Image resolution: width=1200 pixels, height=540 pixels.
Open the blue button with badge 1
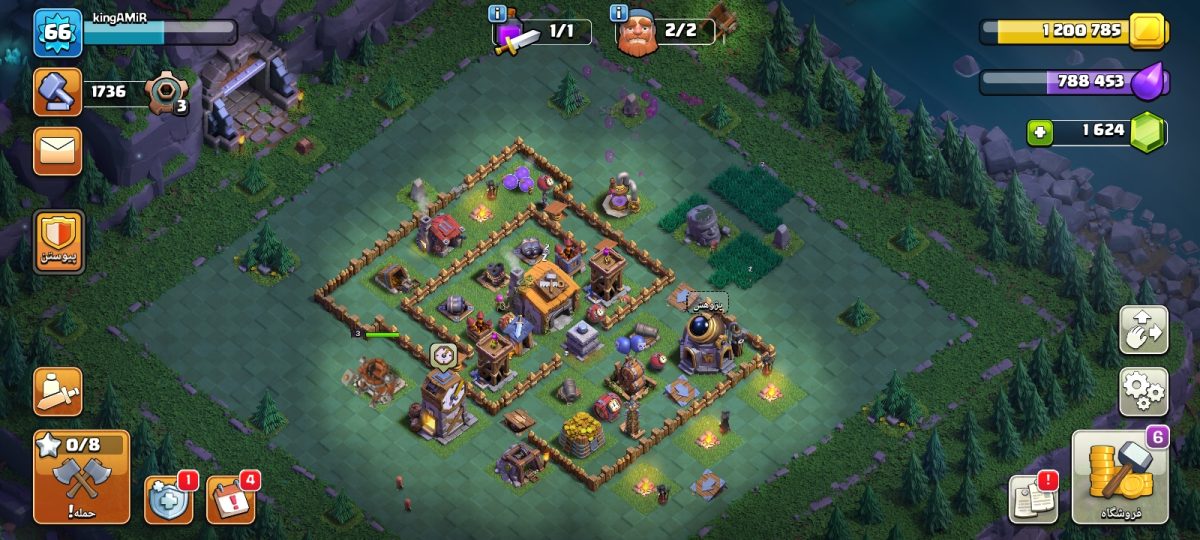tap(167, 499)
